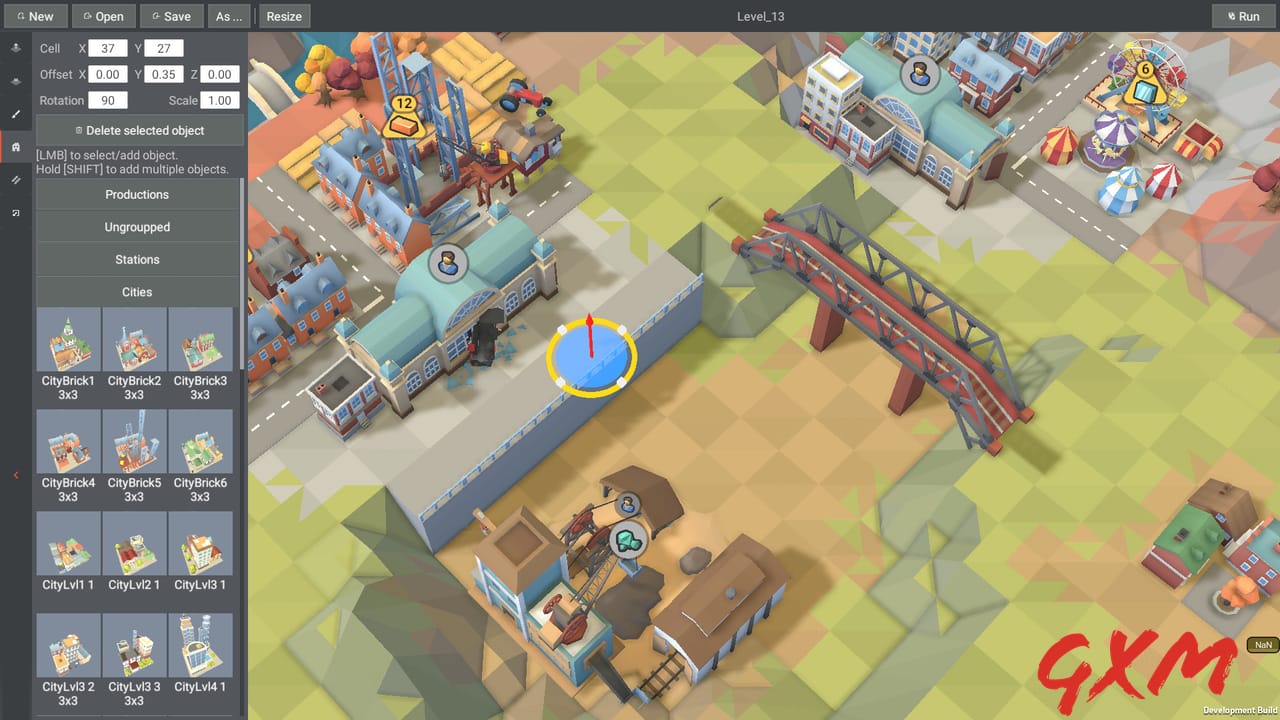This screenshot has width=1280, height=720.
Task: Select the building placement tool (house icon)
Action: (15, 147)
